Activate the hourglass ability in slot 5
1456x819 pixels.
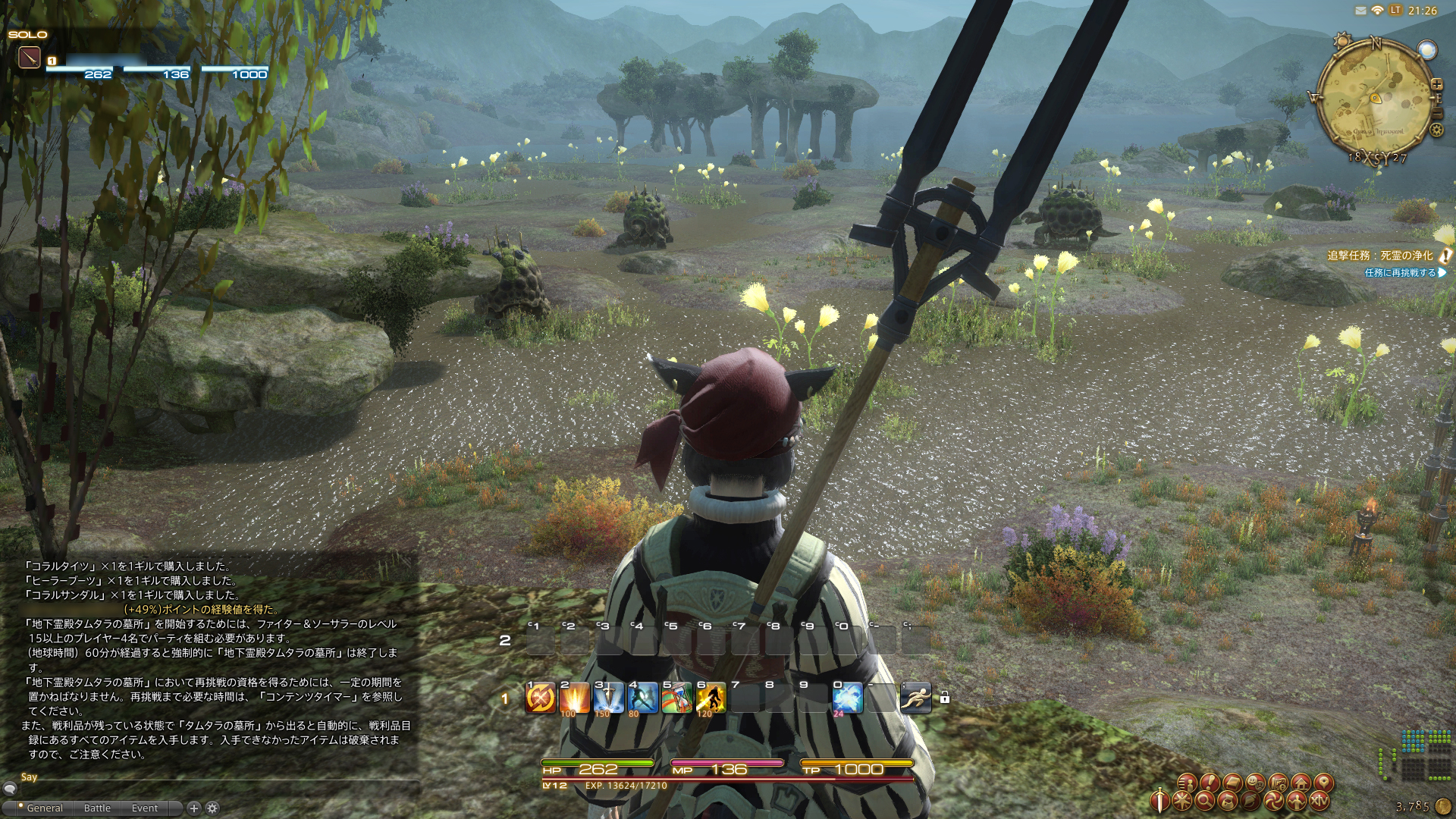click(x=676, y=698)
